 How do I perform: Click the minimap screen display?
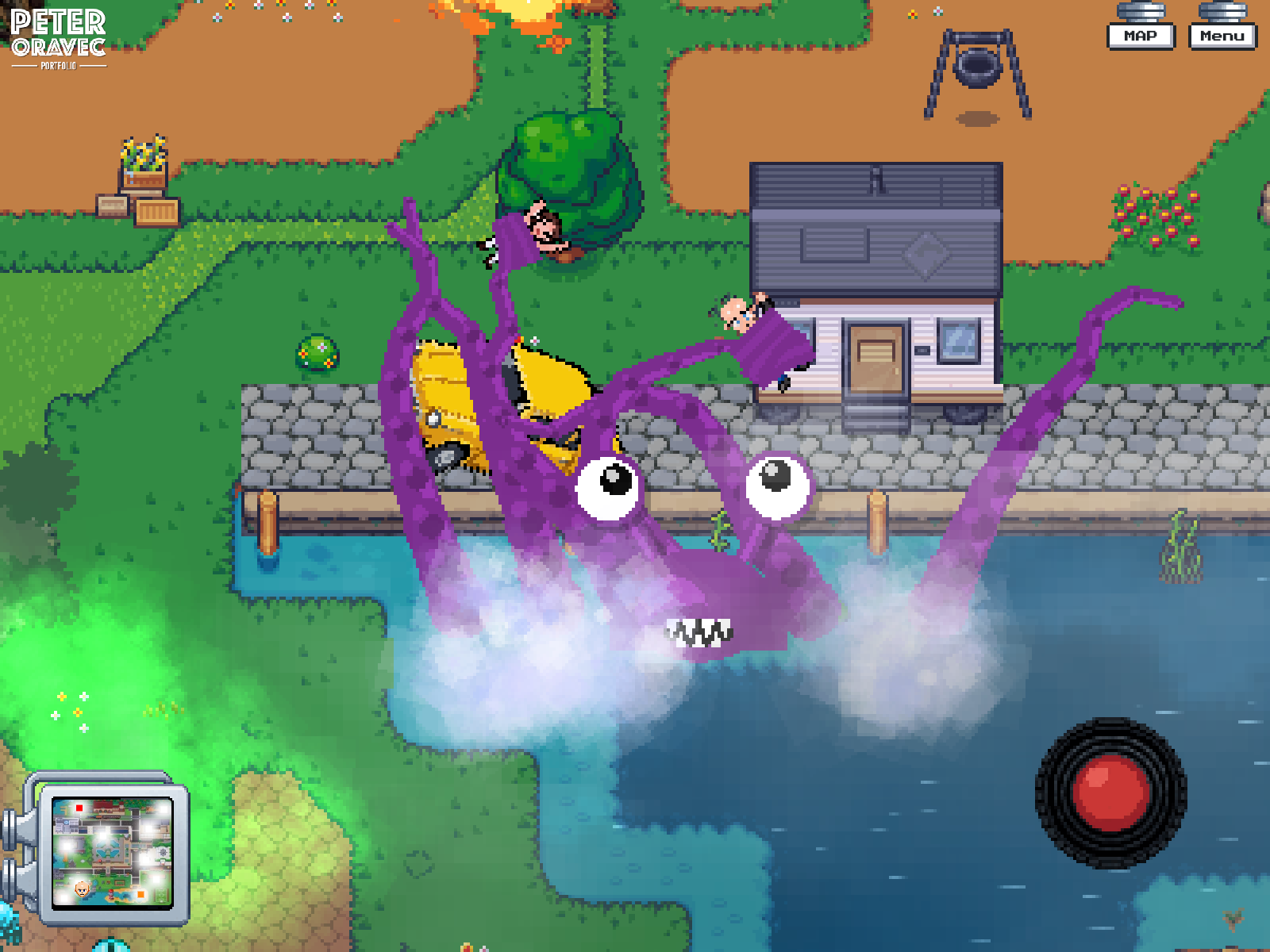point(112,854)
